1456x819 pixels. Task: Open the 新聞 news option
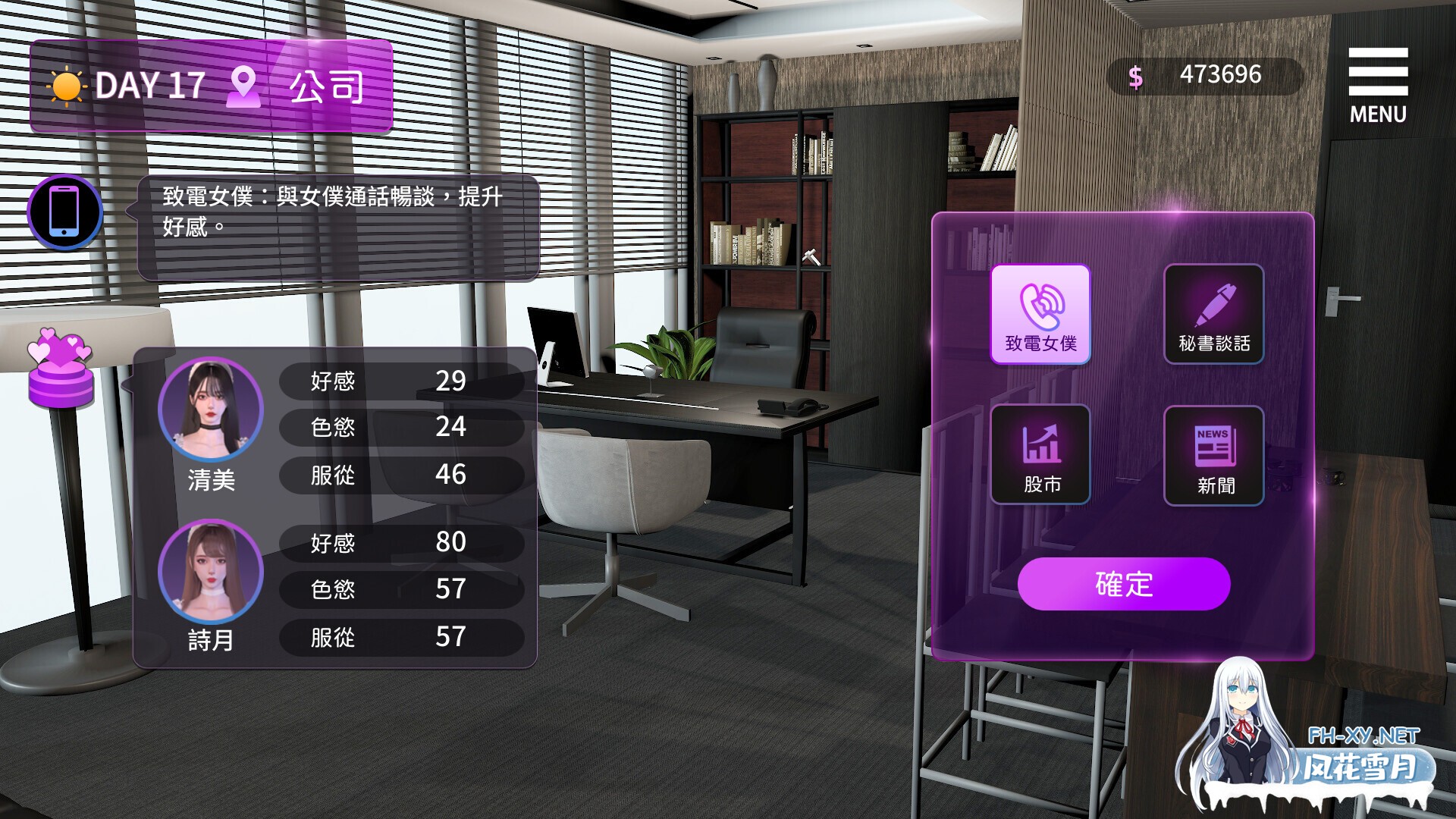pos(1213,453)
